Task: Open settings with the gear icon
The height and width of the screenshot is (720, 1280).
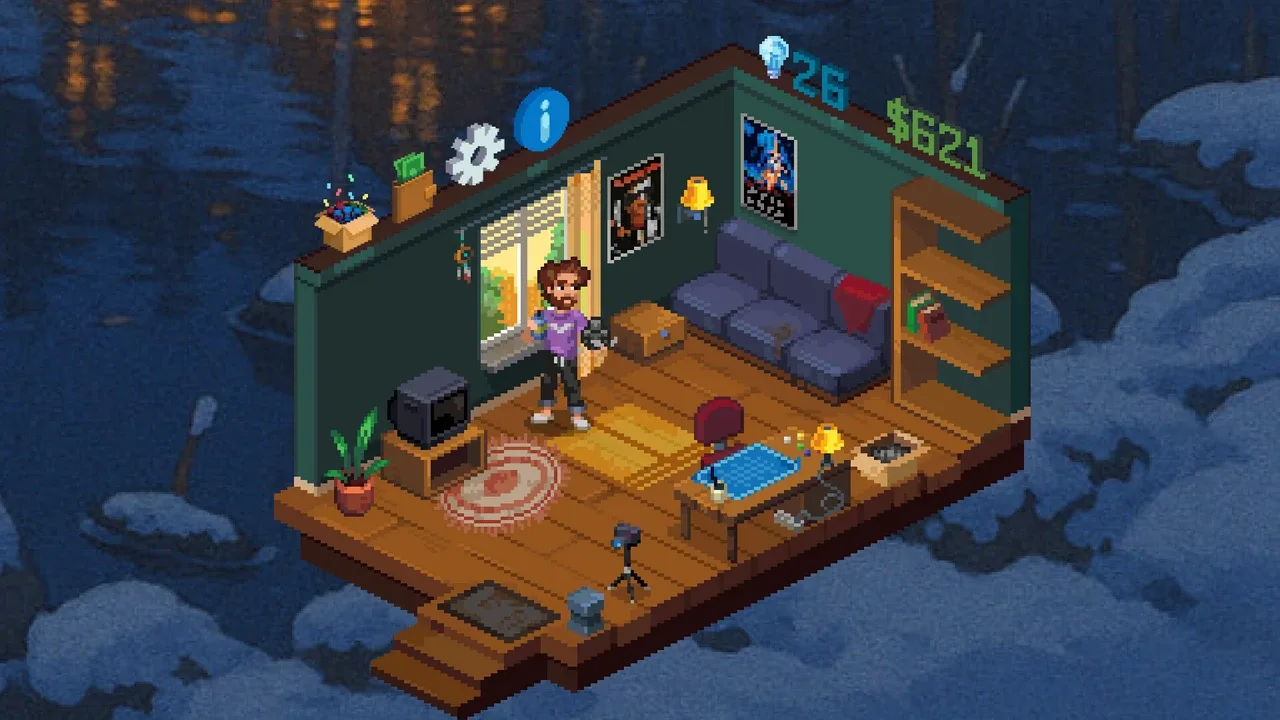Action: [474, 155]
